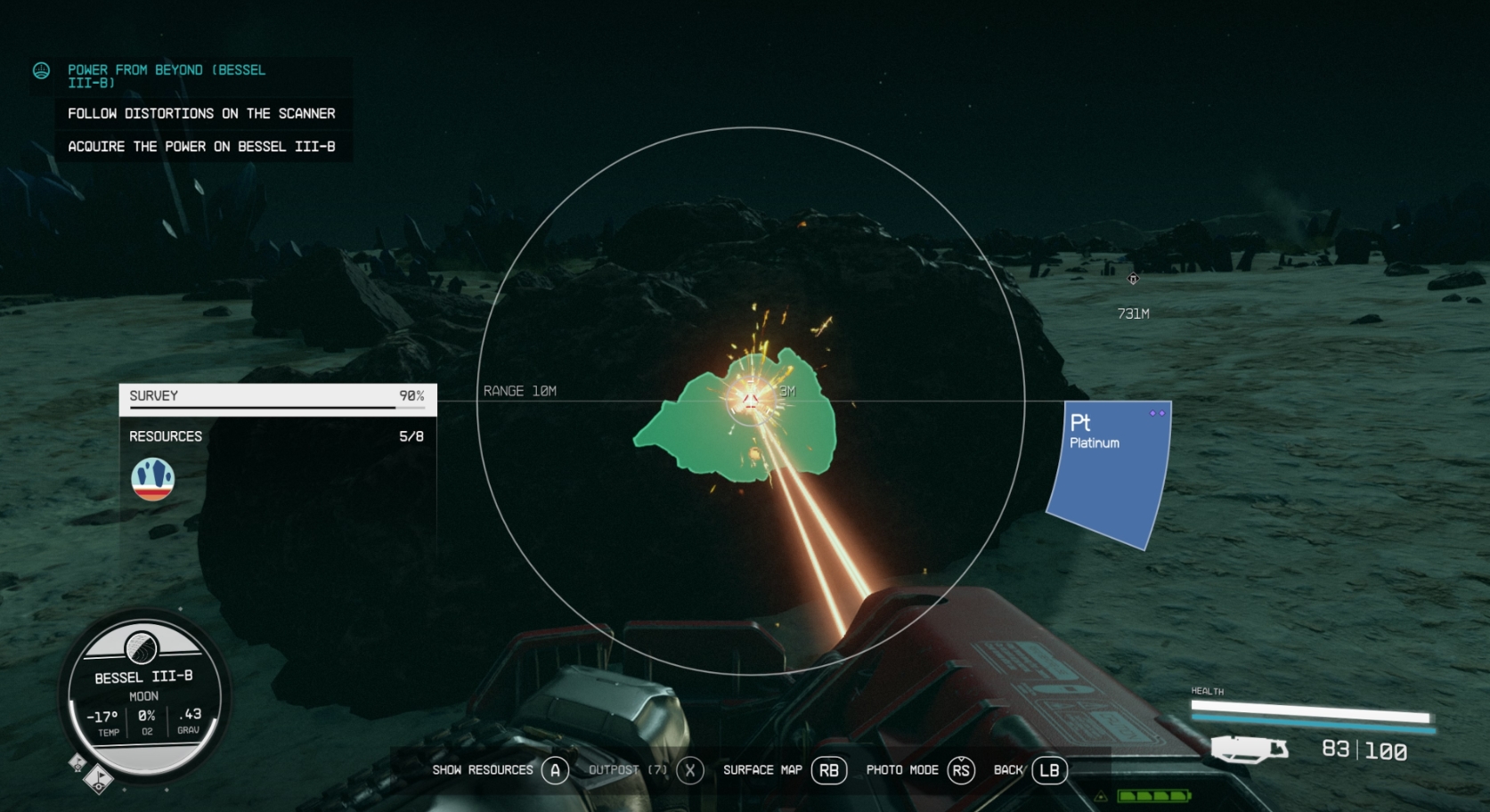
Task: Toggle the scanner targeting reticle at center
Action: pyautogui.click(x=751, y=399)
